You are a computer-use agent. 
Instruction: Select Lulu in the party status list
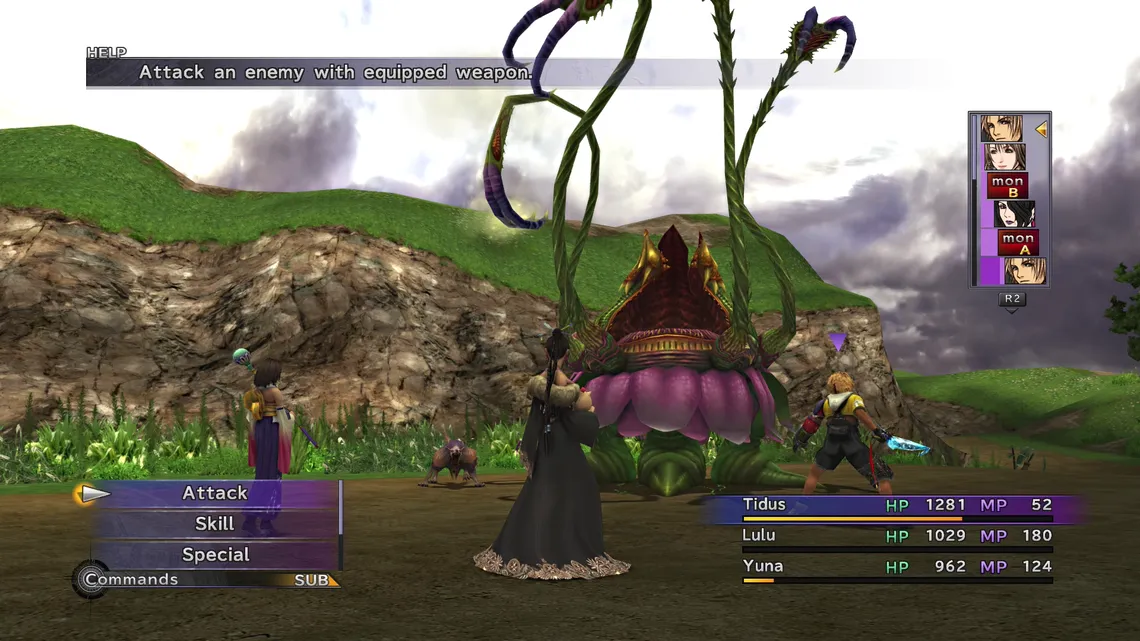point(759,536)
